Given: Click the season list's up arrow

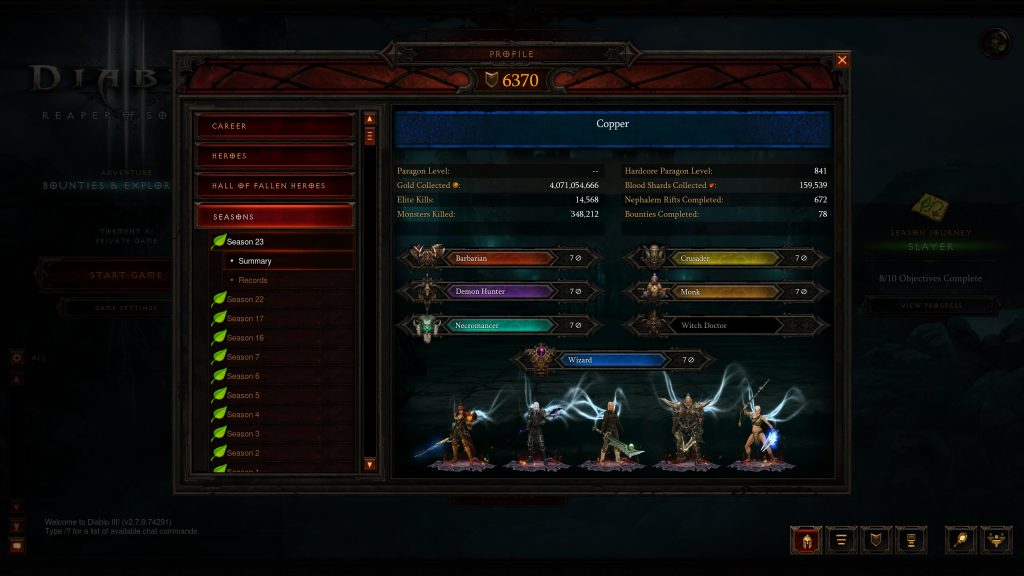Looking at the screenshot, I should (x=370, y=118).
